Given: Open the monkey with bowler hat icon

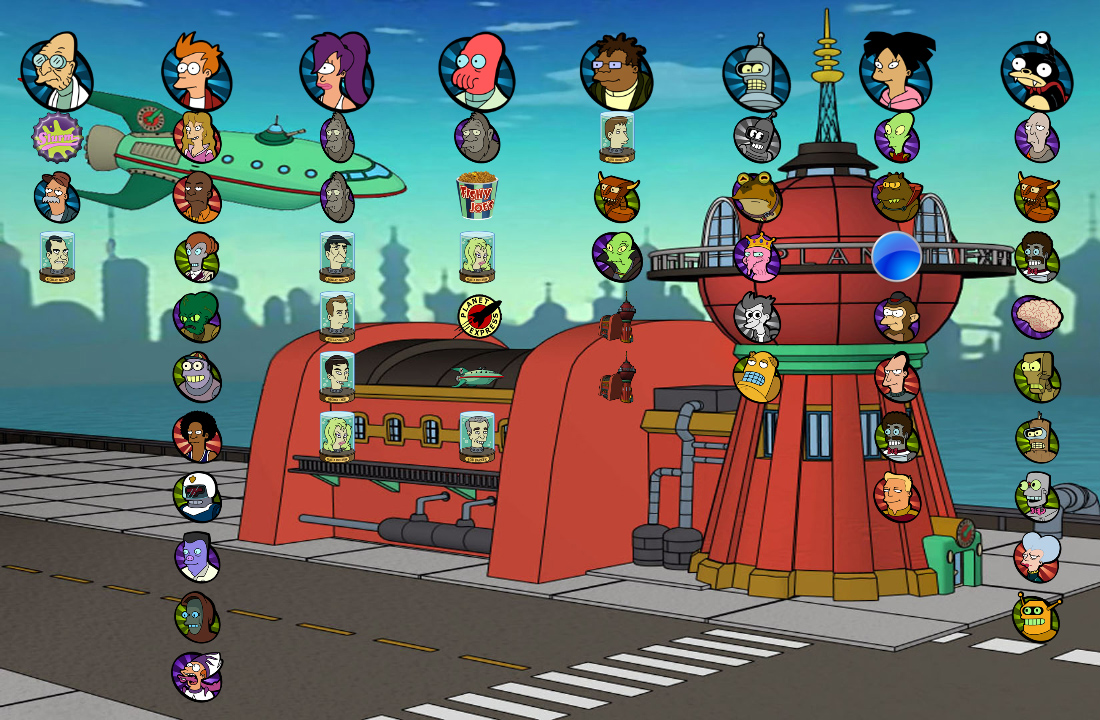Looking at the screenshot, I should (896, 317).
